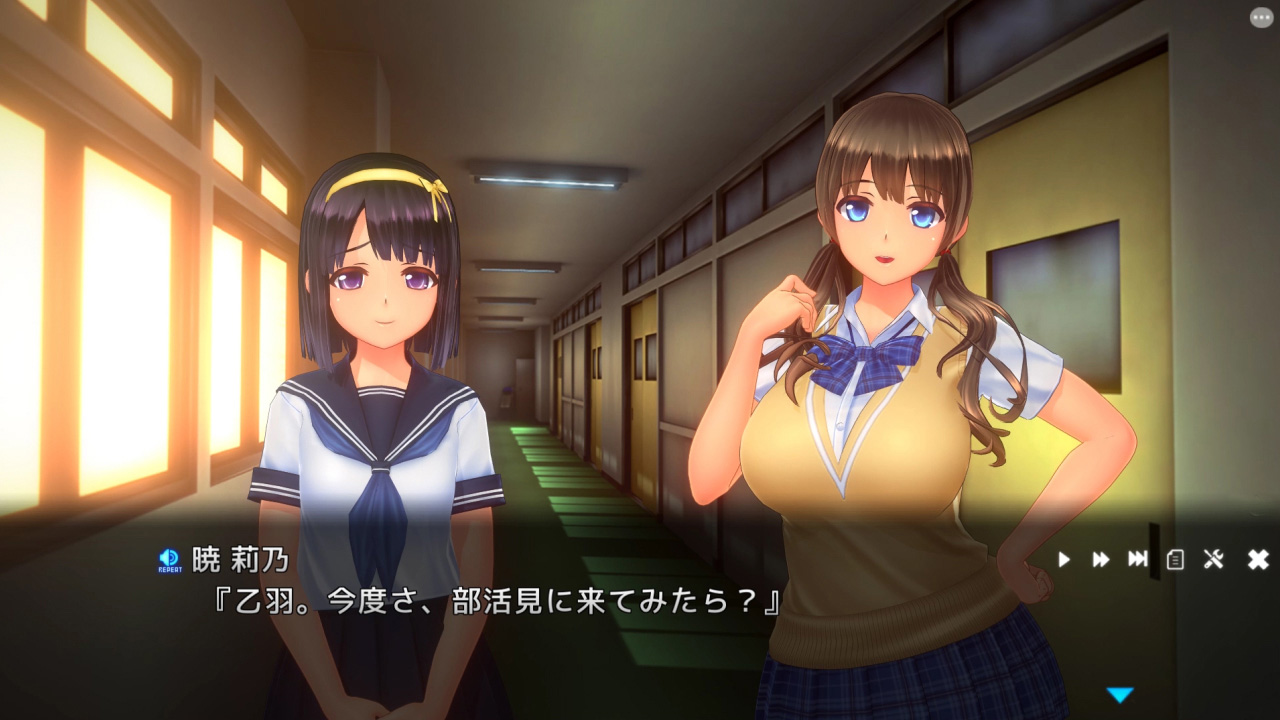The width and height of the screenshot is (1280, 720).
Task: Open the three-dot menu in the top corner
Action: (x=1261, y=18)
